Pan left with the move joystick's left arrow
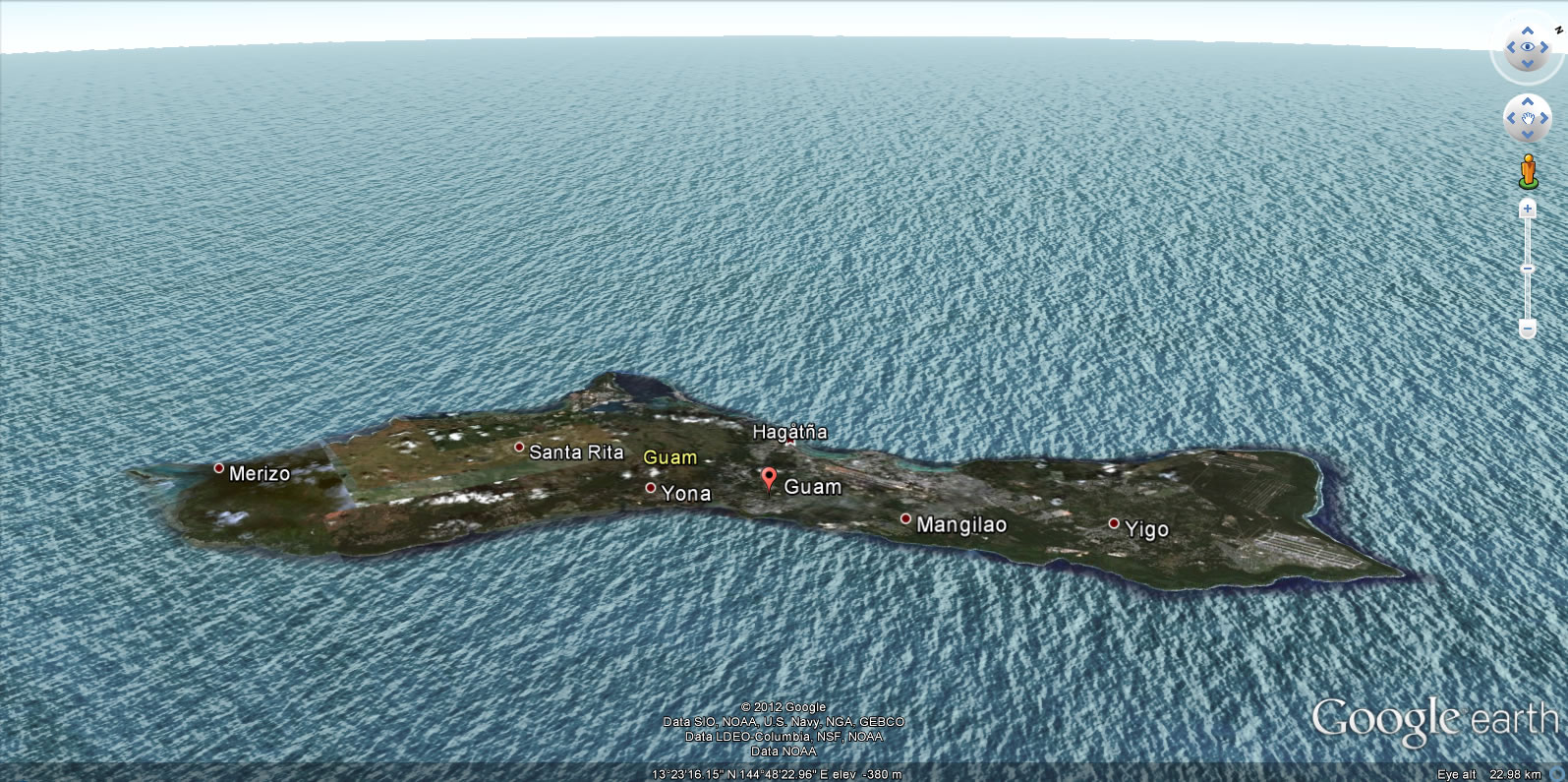Screen dimensions: 1568x782 click(1509, 119)
